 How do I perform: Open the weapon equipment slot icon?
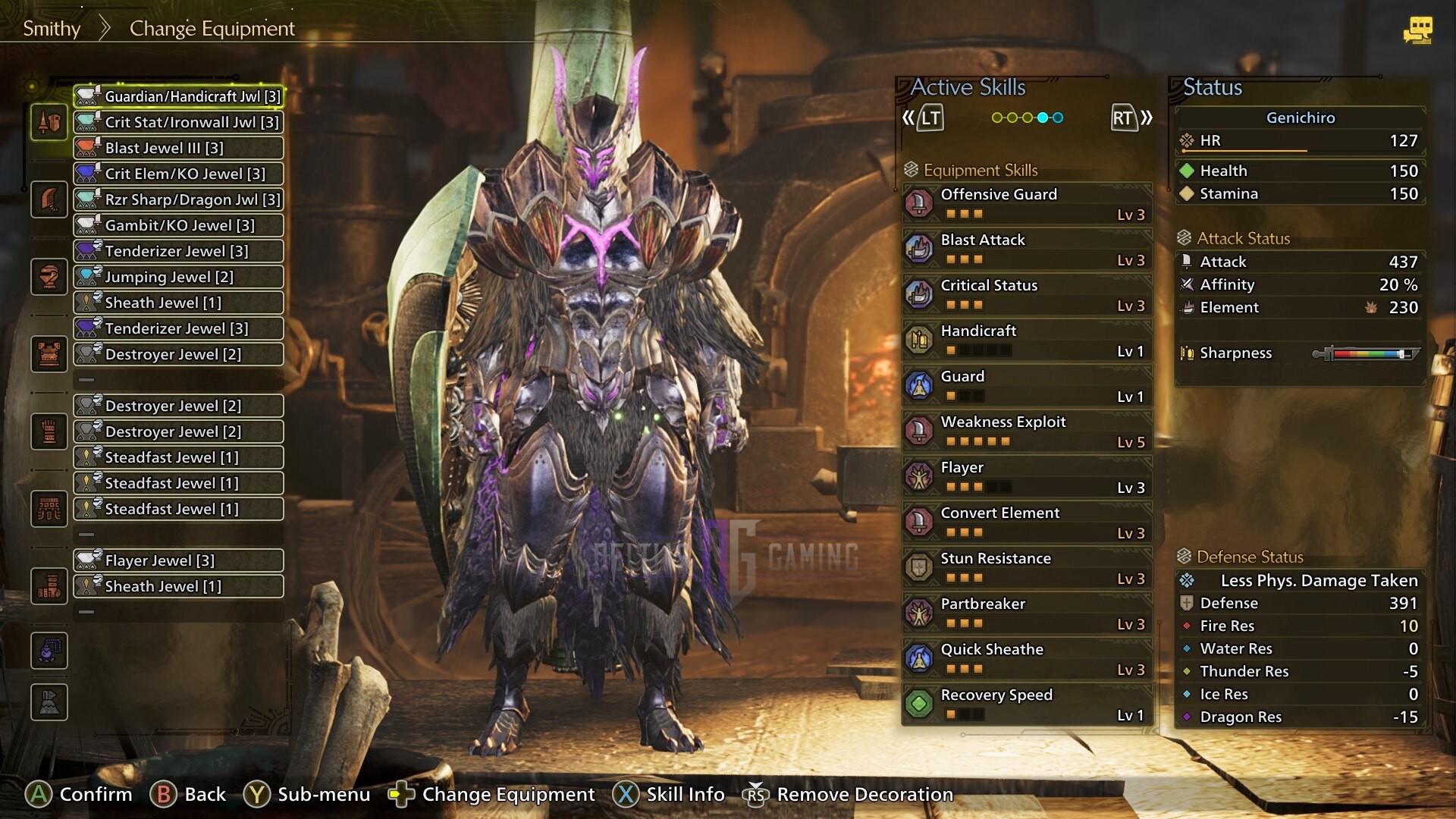tap(49, 122)
